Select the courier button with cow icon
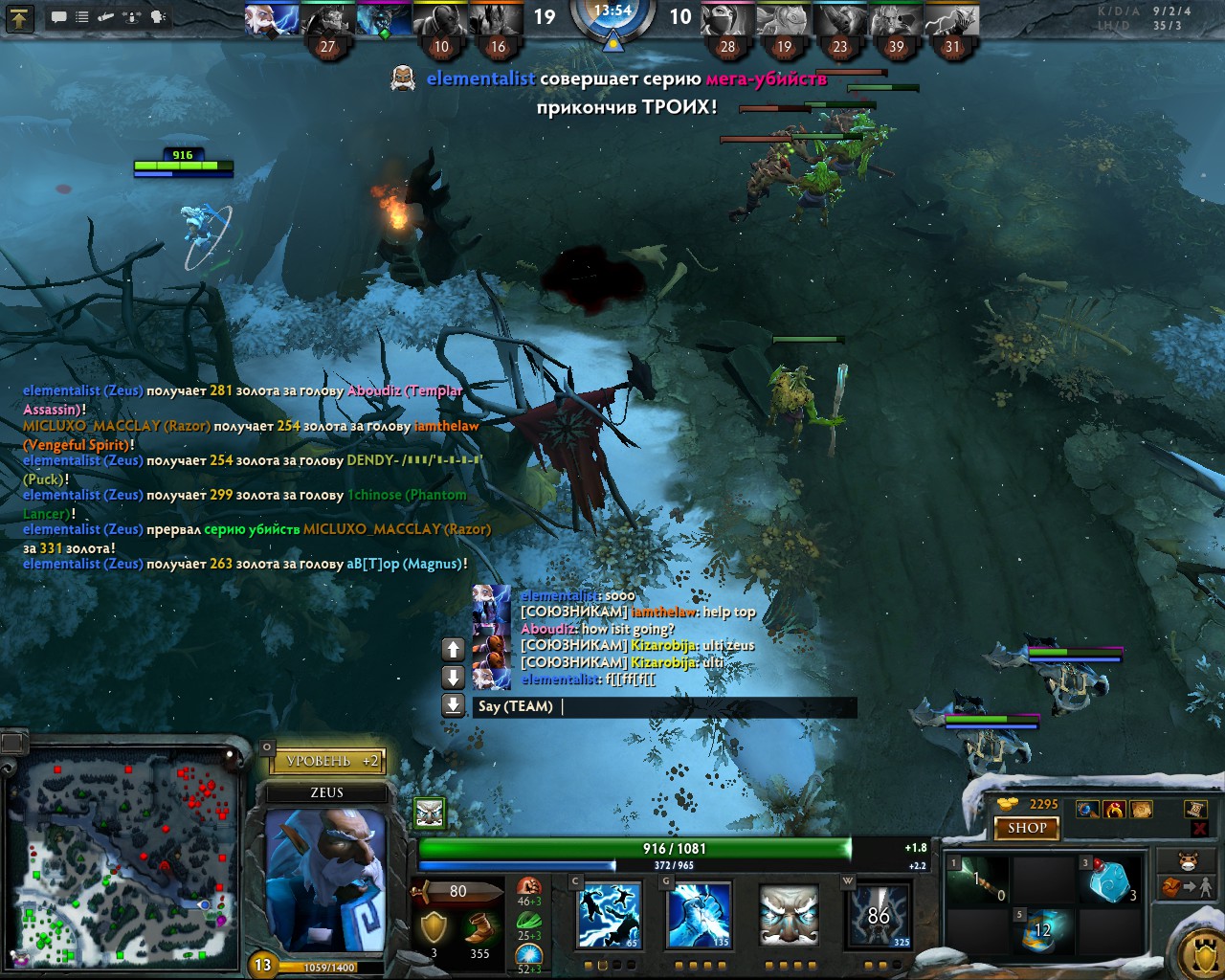Viewport: 1225px width, 980px height. click(1189, 859)
